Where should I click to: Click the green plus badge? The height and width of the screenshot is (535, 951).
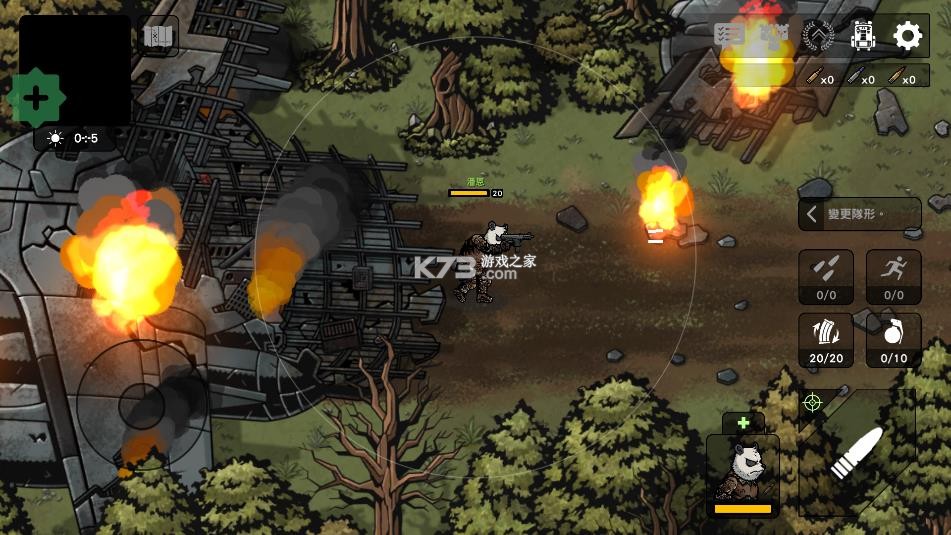click(x=36, y=98)
